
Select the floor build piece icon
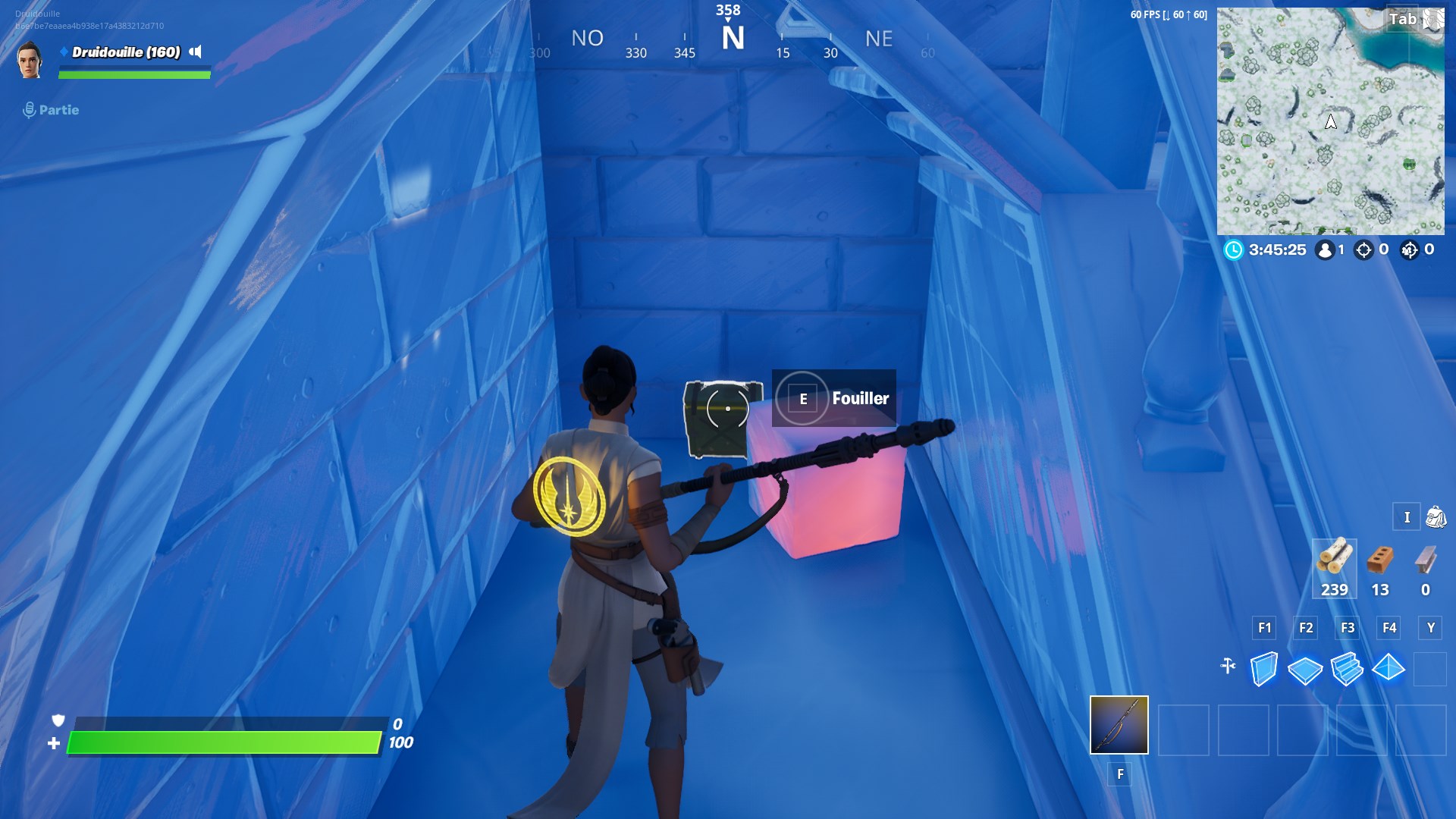[x=1306, y=670]
